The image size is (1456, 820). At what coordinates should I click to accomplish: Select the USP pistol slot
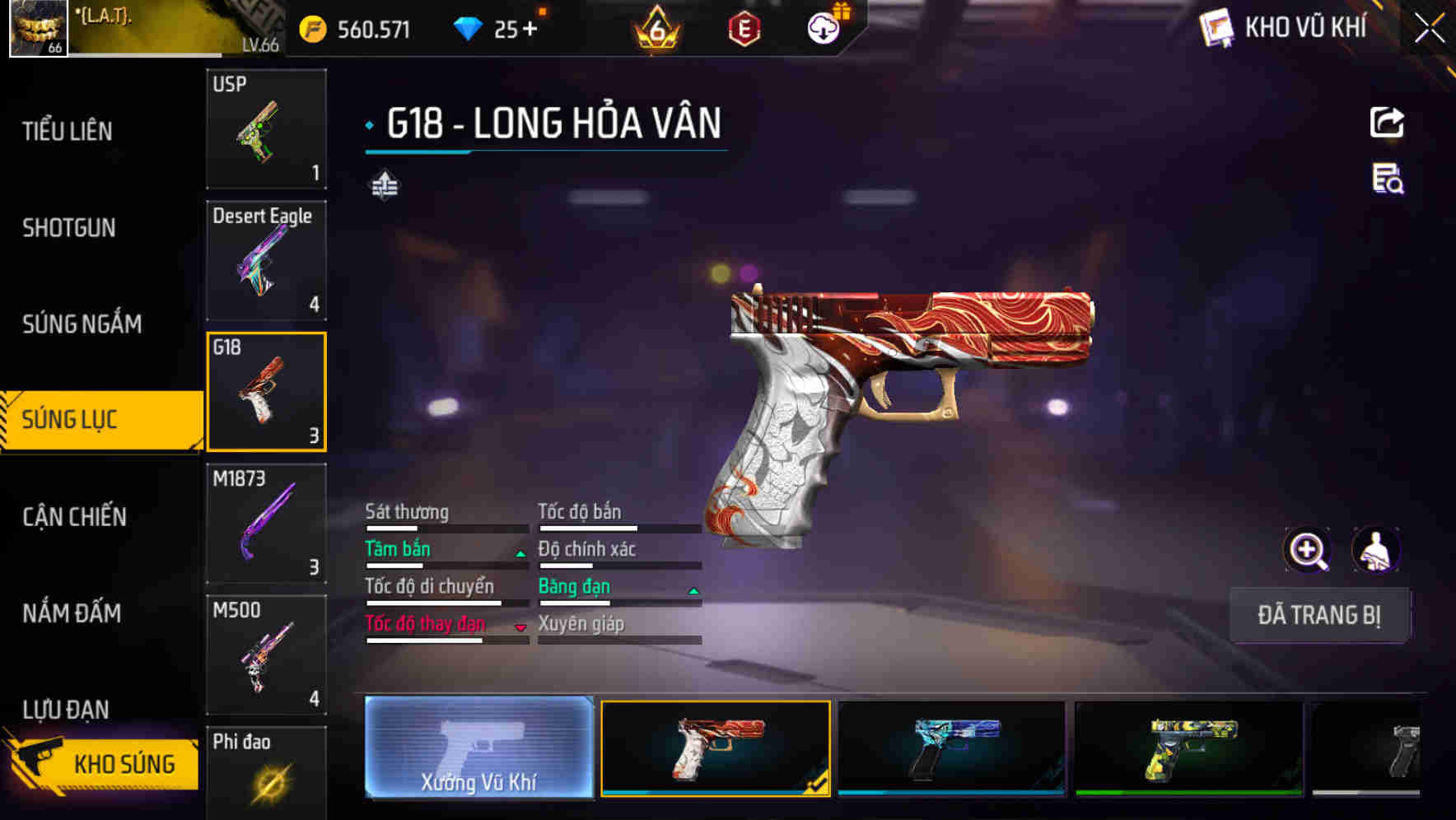point(266,129)
